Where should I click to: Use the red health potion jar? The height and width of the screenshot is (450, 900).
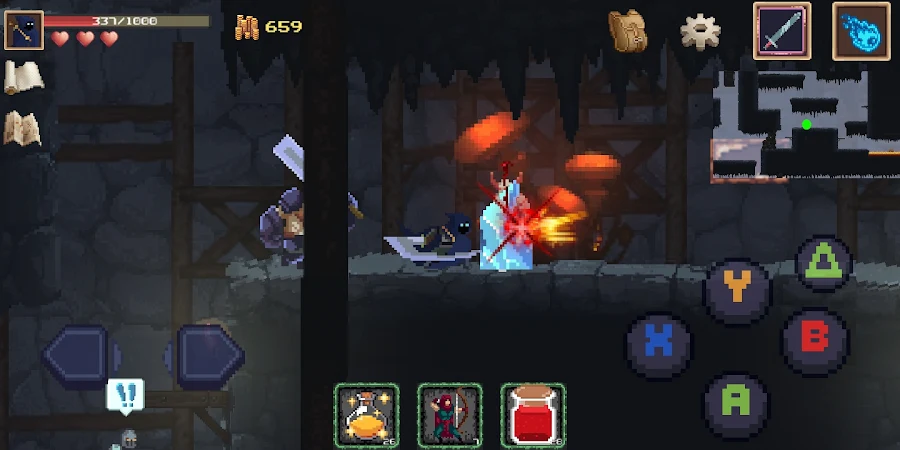(x=533, y=414)
